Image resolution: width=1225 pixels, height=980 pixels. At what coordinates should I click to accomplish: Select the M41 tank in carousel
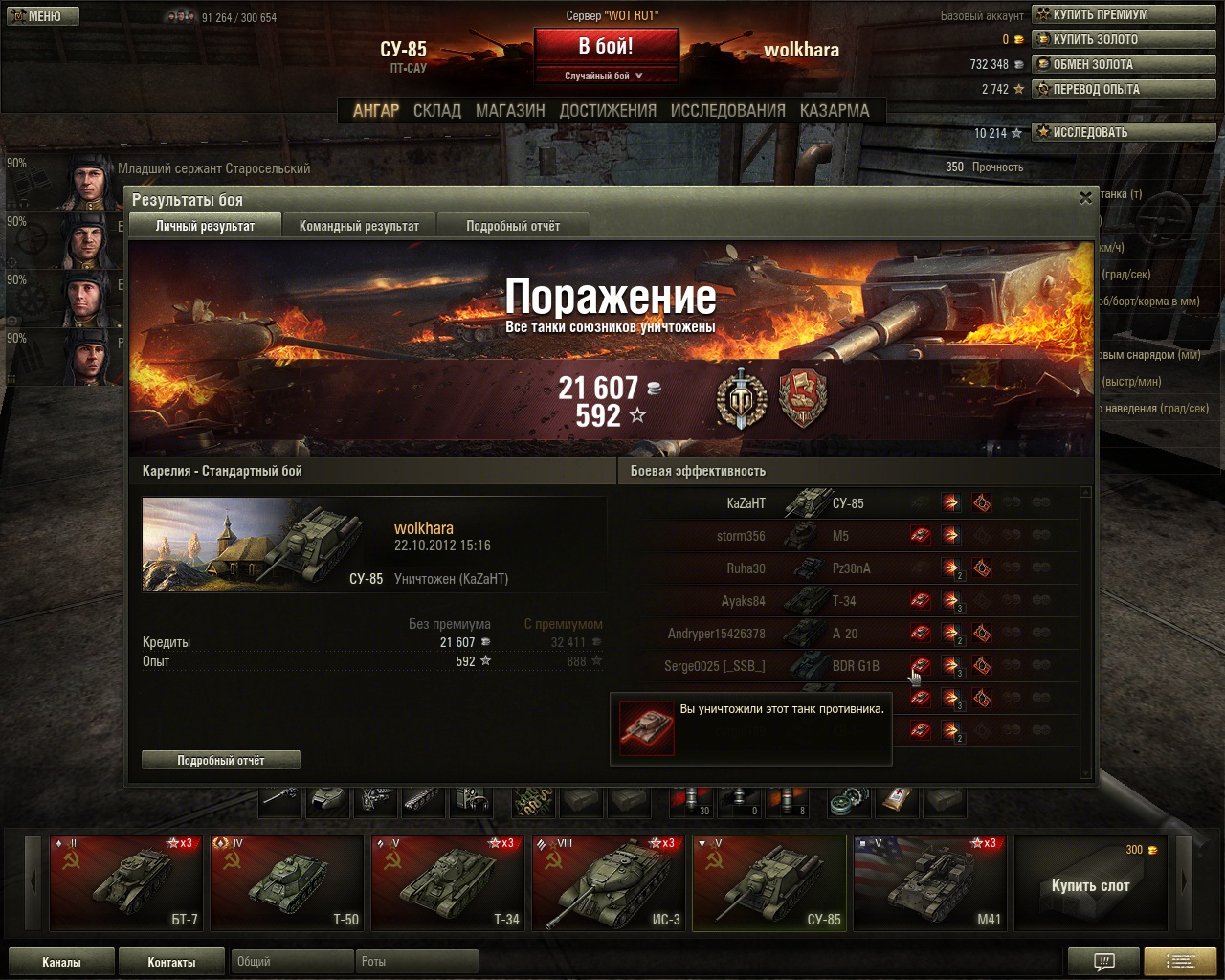(930, 882)
